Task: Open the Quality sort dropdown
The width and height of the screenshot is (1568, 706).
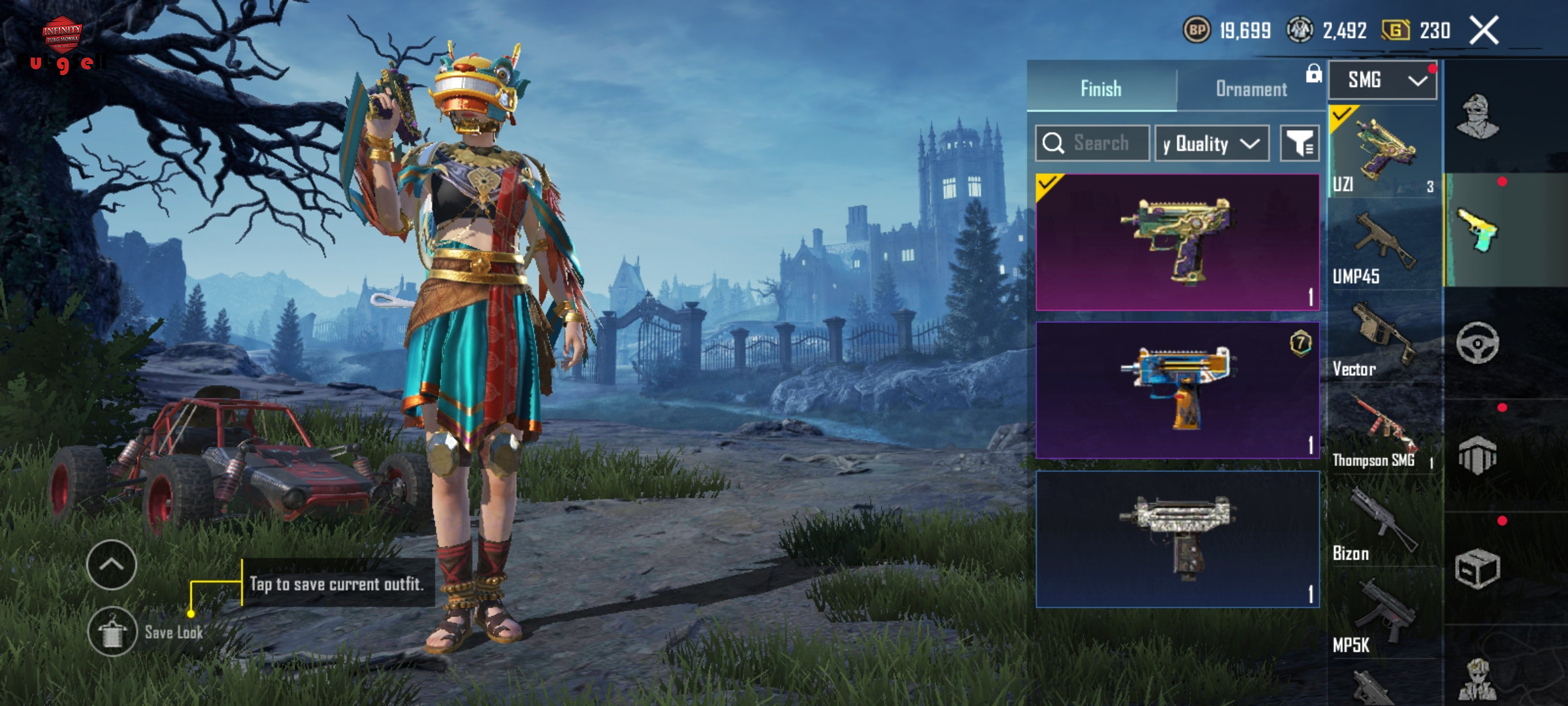Action: click(1211, 144)
